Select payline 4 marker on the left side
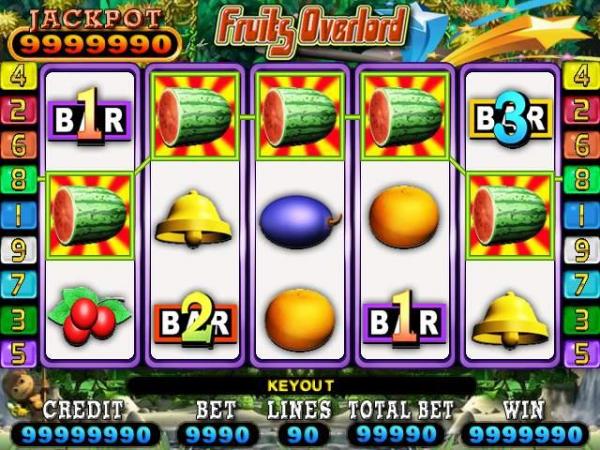 coord(17,76)
